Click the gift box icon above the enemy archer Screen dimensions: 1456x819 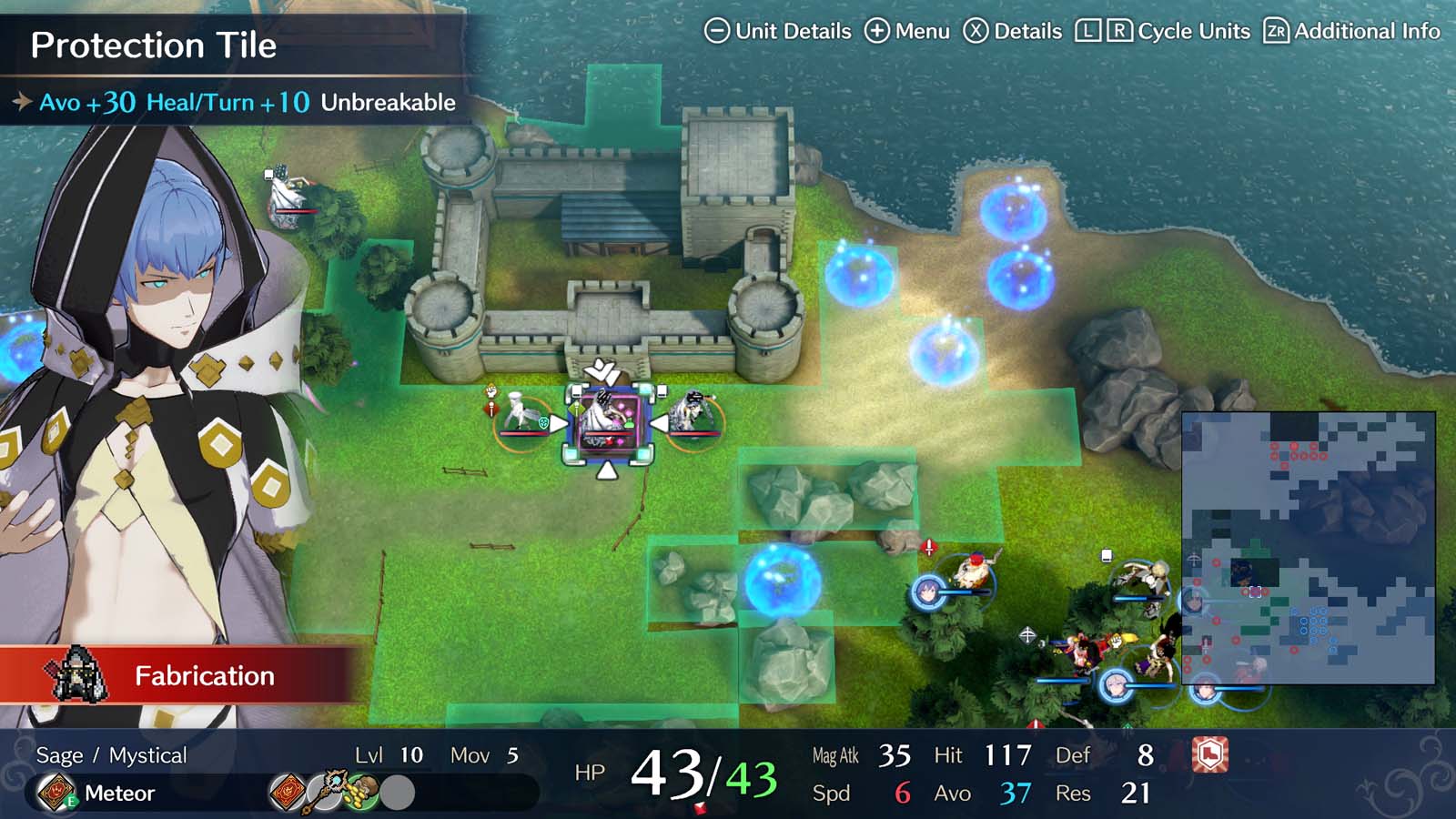[1107, 555]
